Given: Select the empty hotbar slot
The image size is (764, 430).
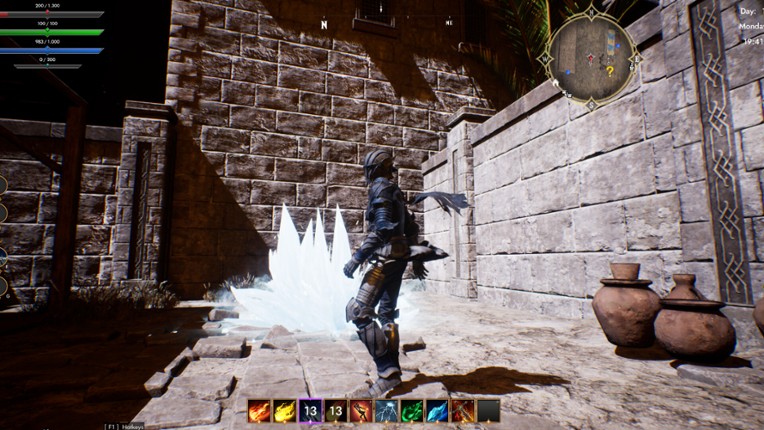Looking at the screenshot, I should pos(488,411).
